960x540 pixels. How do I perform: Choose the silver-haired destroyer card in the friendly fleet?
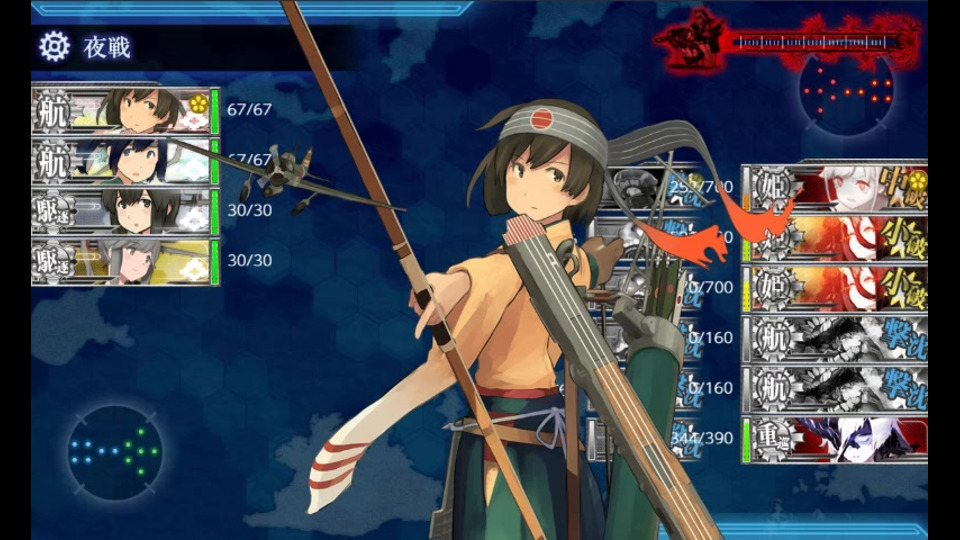tap(124, 260)
